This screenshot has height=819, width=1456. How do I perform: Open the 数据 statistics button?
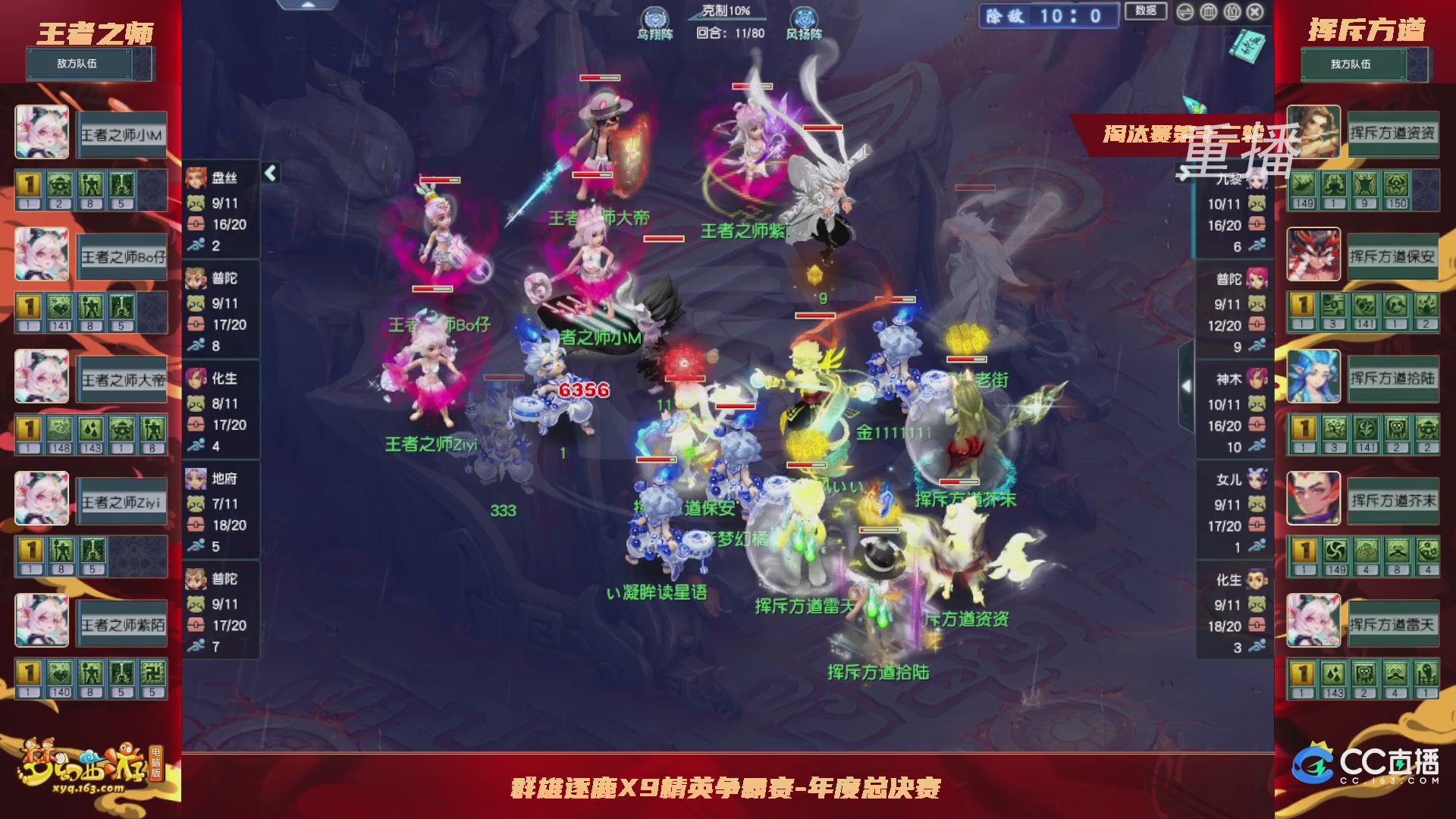(x=1146, y=11)
